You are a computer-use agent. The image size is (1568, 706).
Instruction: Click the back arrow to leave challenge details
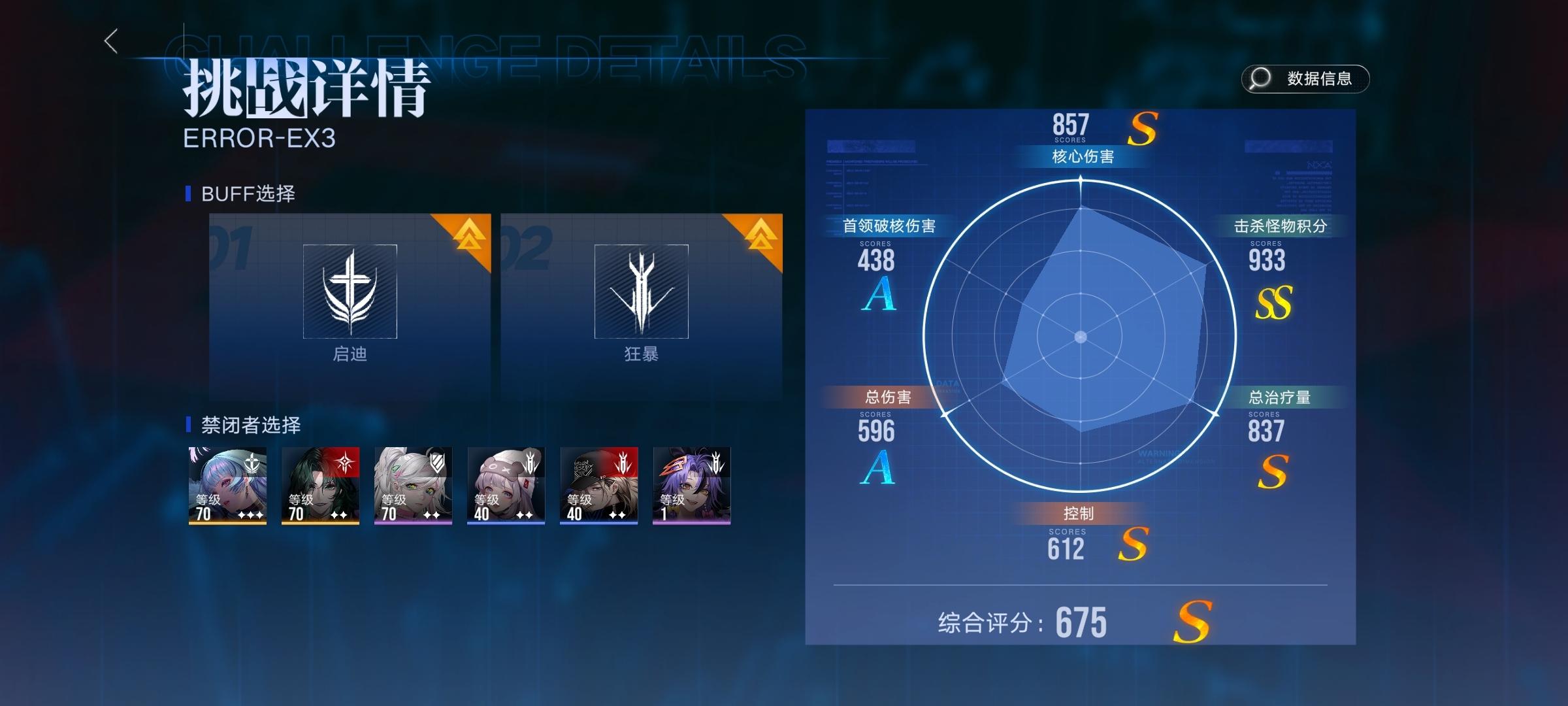[x=112, y=41]
